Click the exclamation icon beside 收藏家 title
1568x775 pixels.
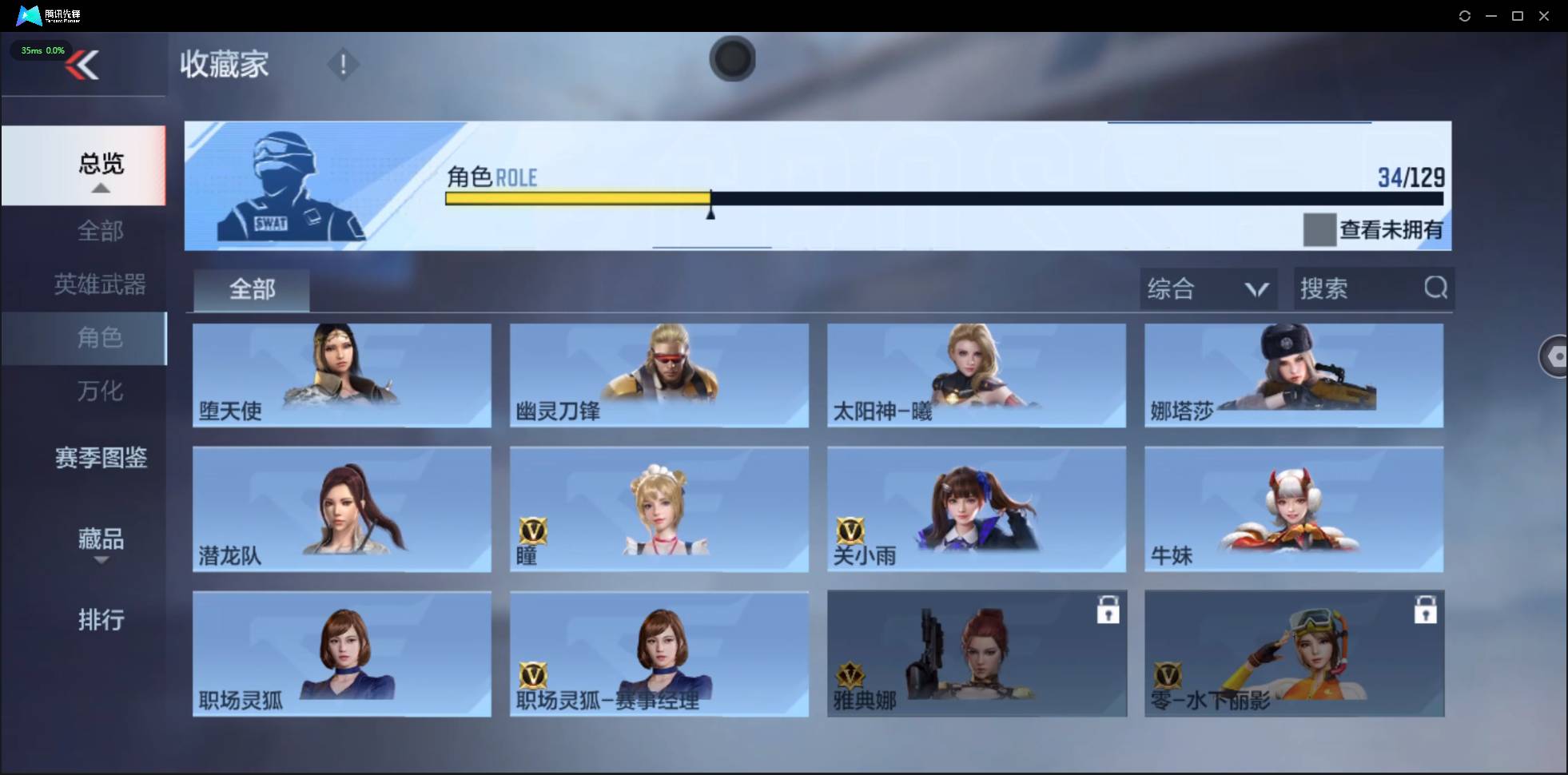pos(344,64)
